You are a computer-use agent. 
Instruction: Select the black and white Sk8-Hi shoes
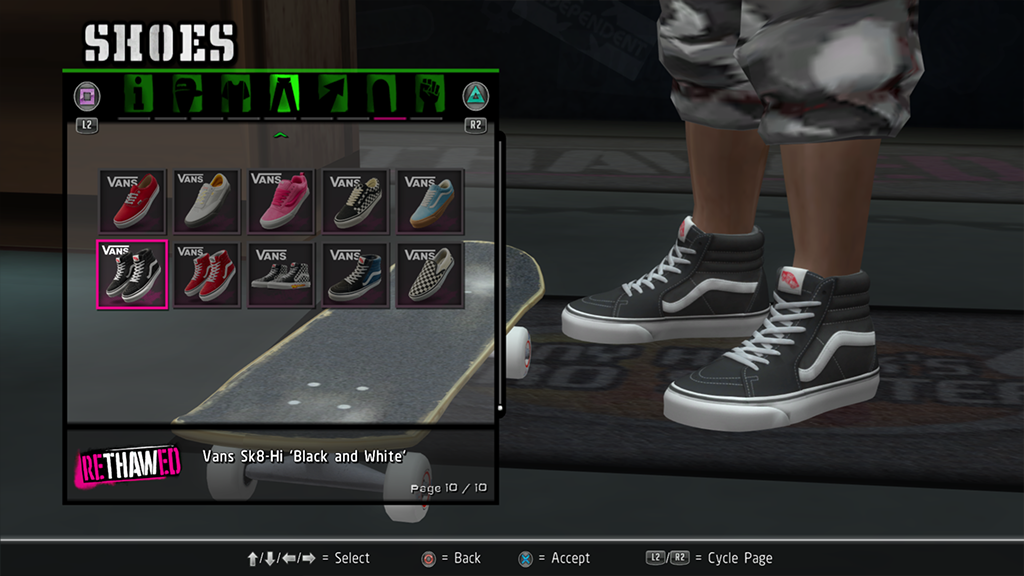click(x=132, y=275)
